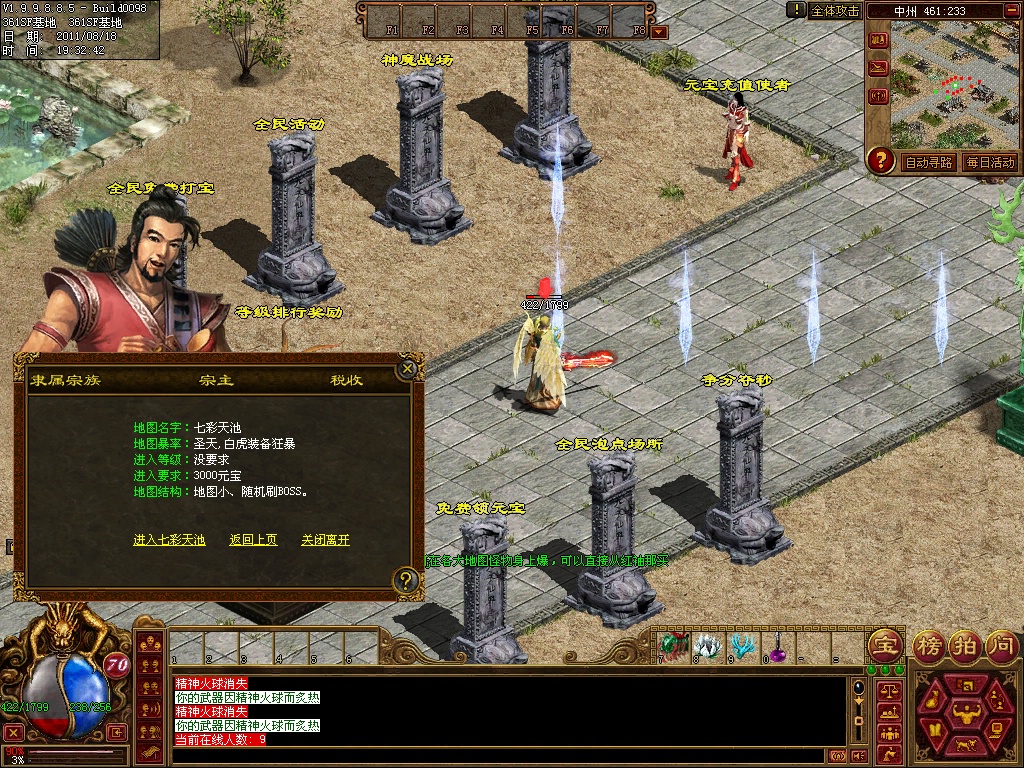Image resolution: width=1024 pixels, height=768 pixels.
Task: Click the minimap's red question mark help button
Action: point(881,160)
